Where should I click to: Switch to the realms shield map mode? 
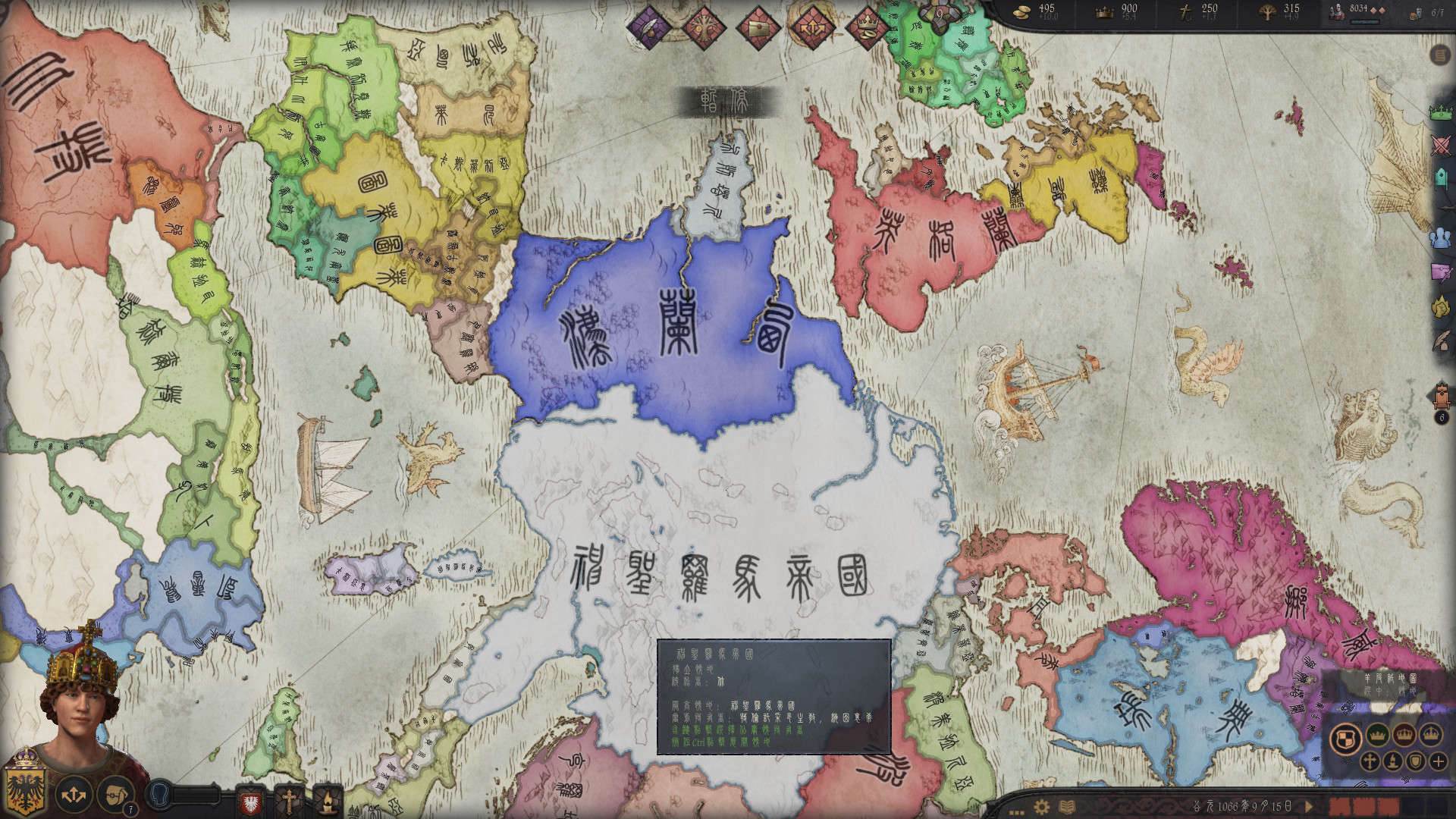1345,737
